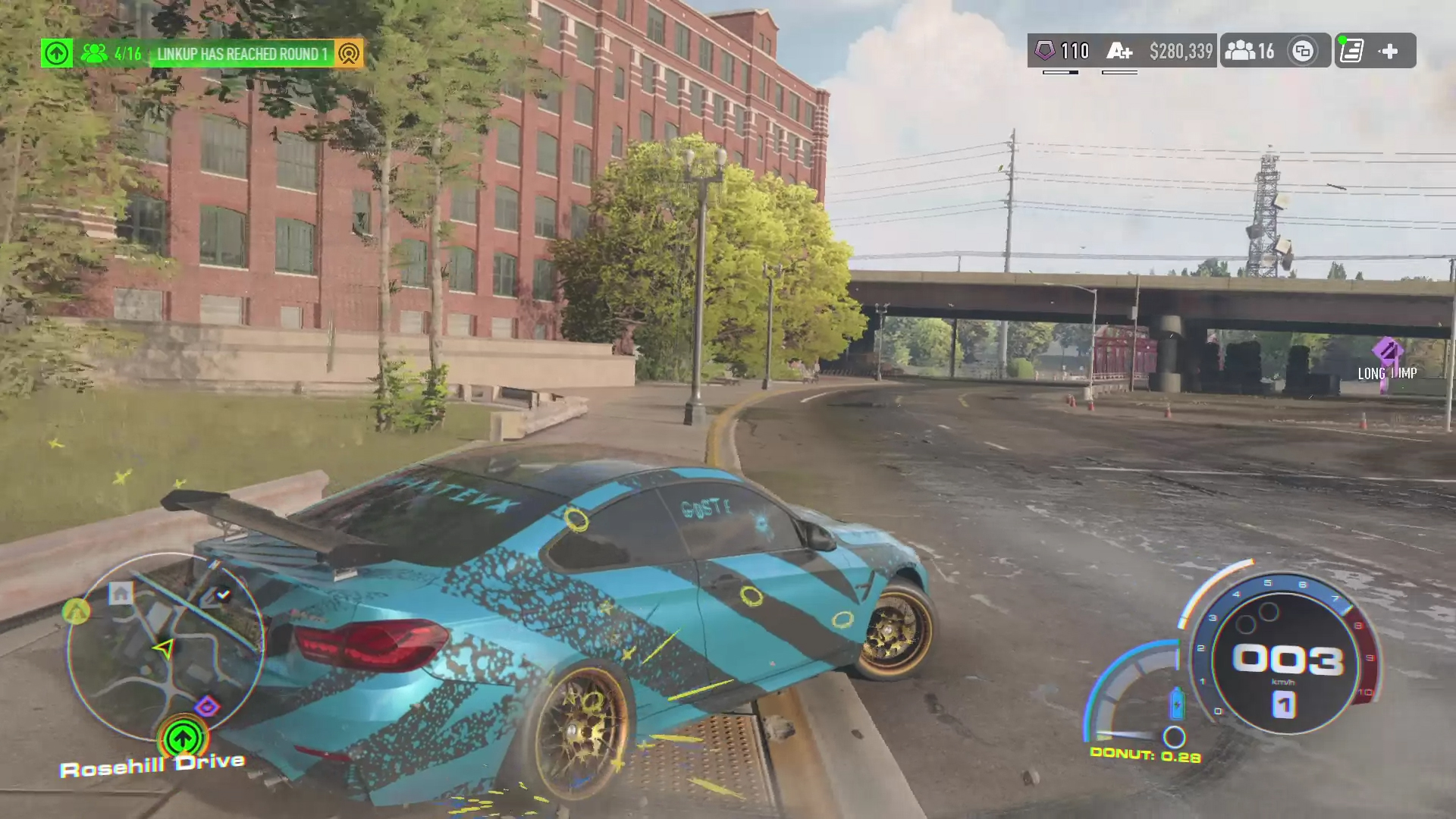Click the yellow circular marker on minimap edge

(76, 610)
